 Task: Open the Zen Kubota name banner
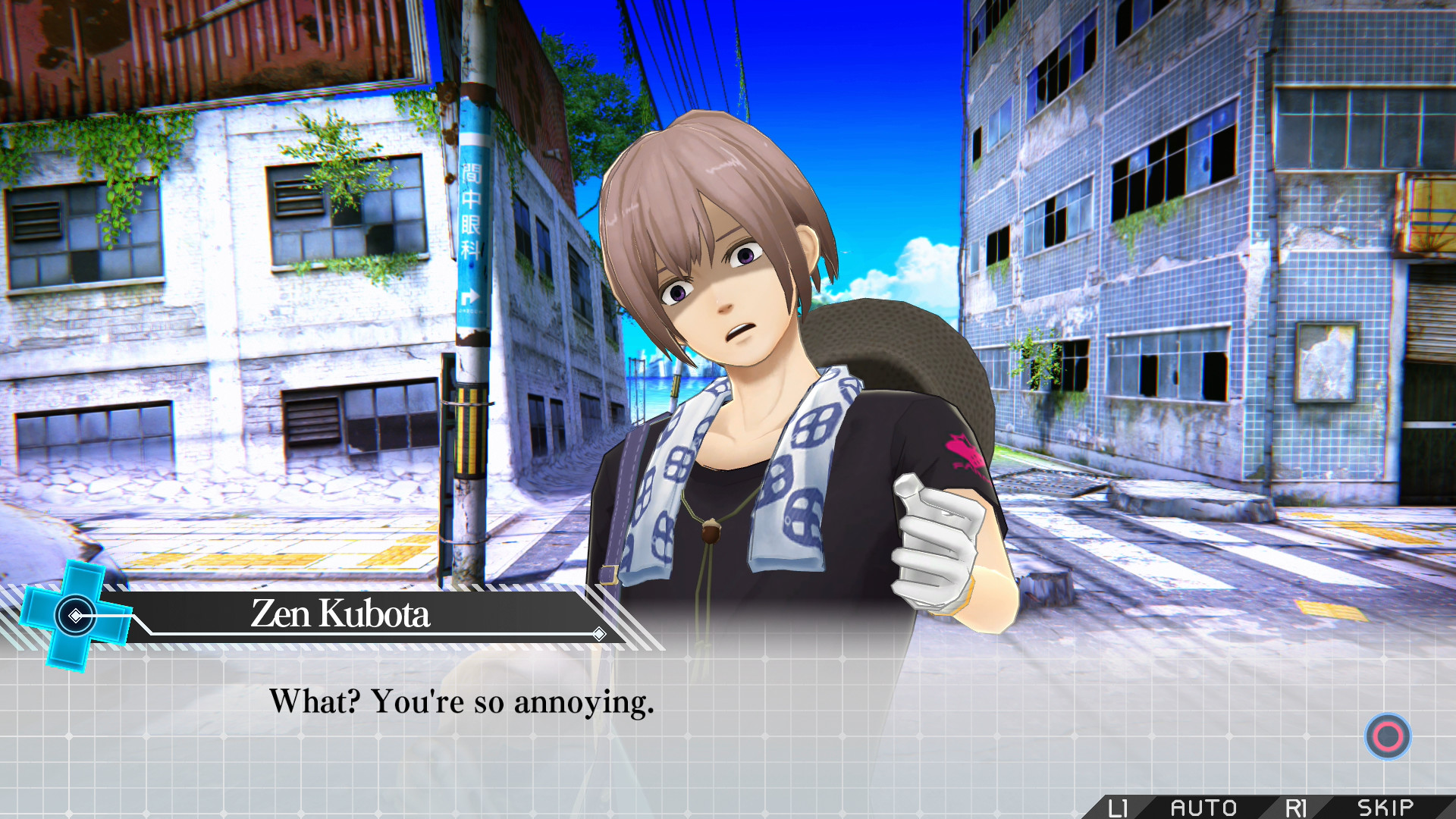click(x=340, y=616)
